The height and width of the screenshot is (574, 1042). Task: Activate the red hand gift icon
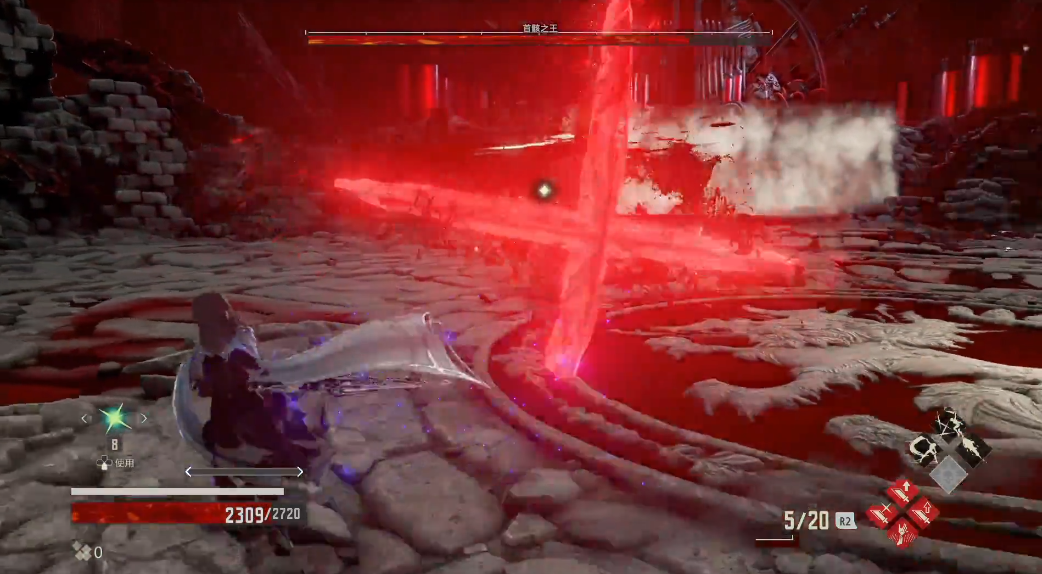click(902, 533)
